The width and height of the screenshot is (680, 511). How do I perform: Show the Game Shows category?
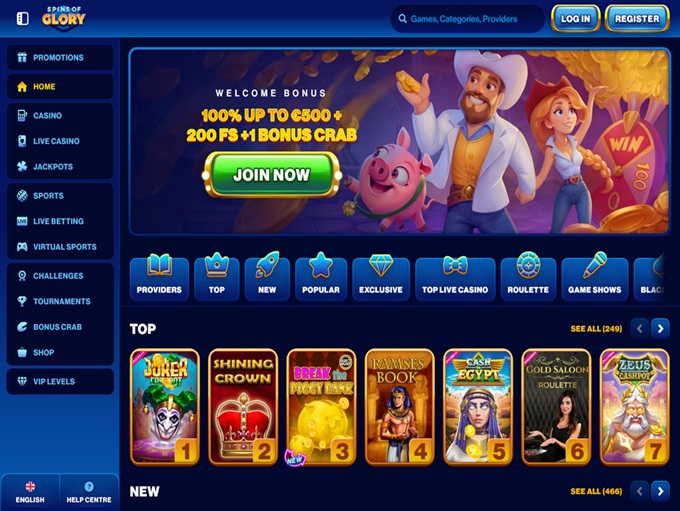click(595, 278)
